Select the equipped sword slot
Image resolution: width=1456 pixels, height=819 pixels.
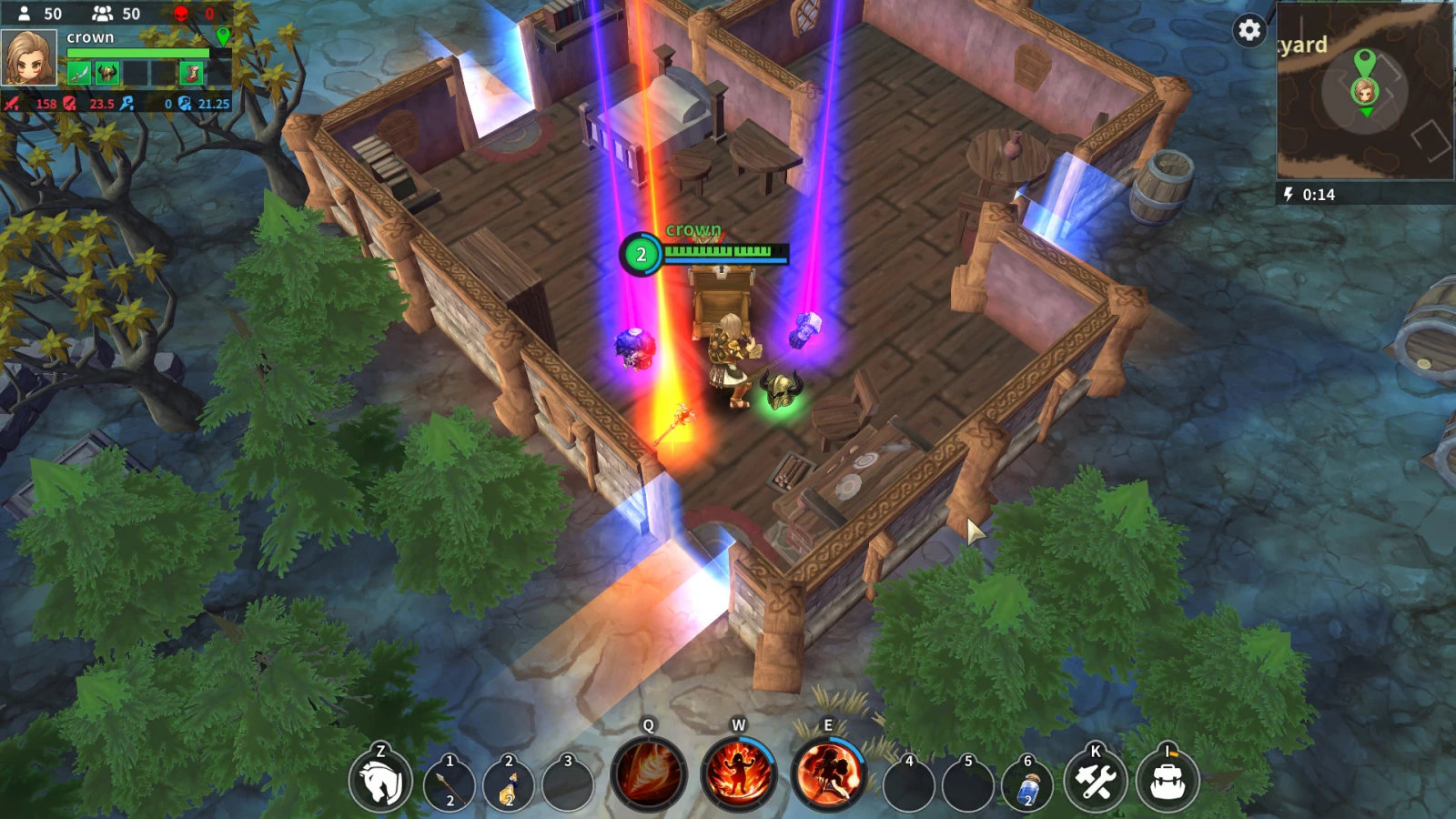point(79,73)
